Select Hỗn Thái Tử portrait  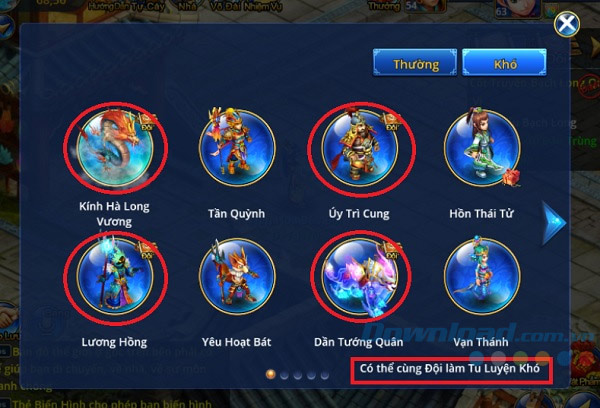point(481,148)
